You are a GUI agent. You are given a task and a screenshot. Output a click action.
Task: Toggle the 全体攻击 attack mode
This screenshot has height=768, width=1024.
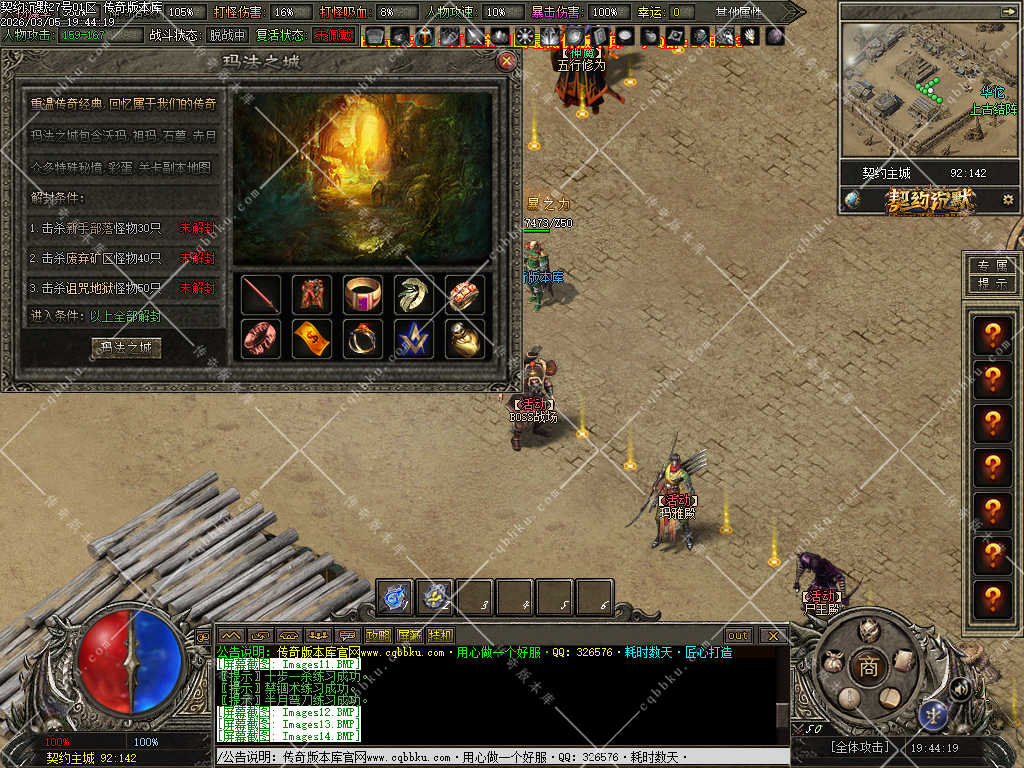tap(859, 747)
